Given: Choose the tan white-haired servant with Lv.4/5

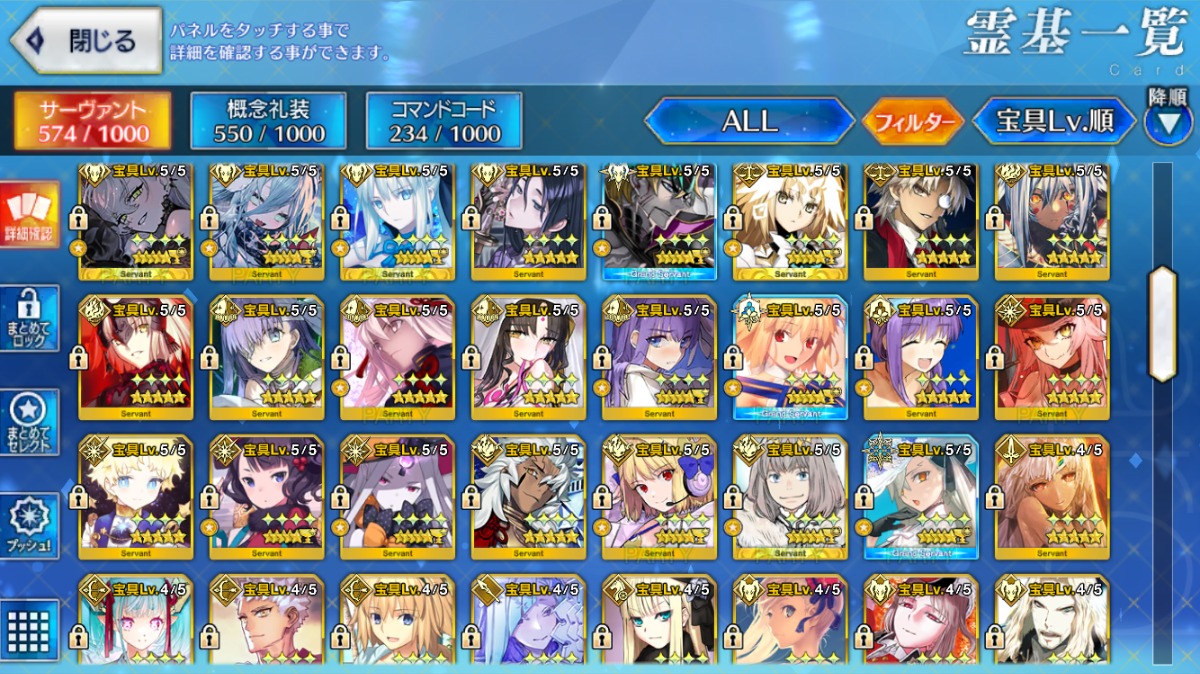Looking at the screenshot, I should click(x=1052, y=496).
